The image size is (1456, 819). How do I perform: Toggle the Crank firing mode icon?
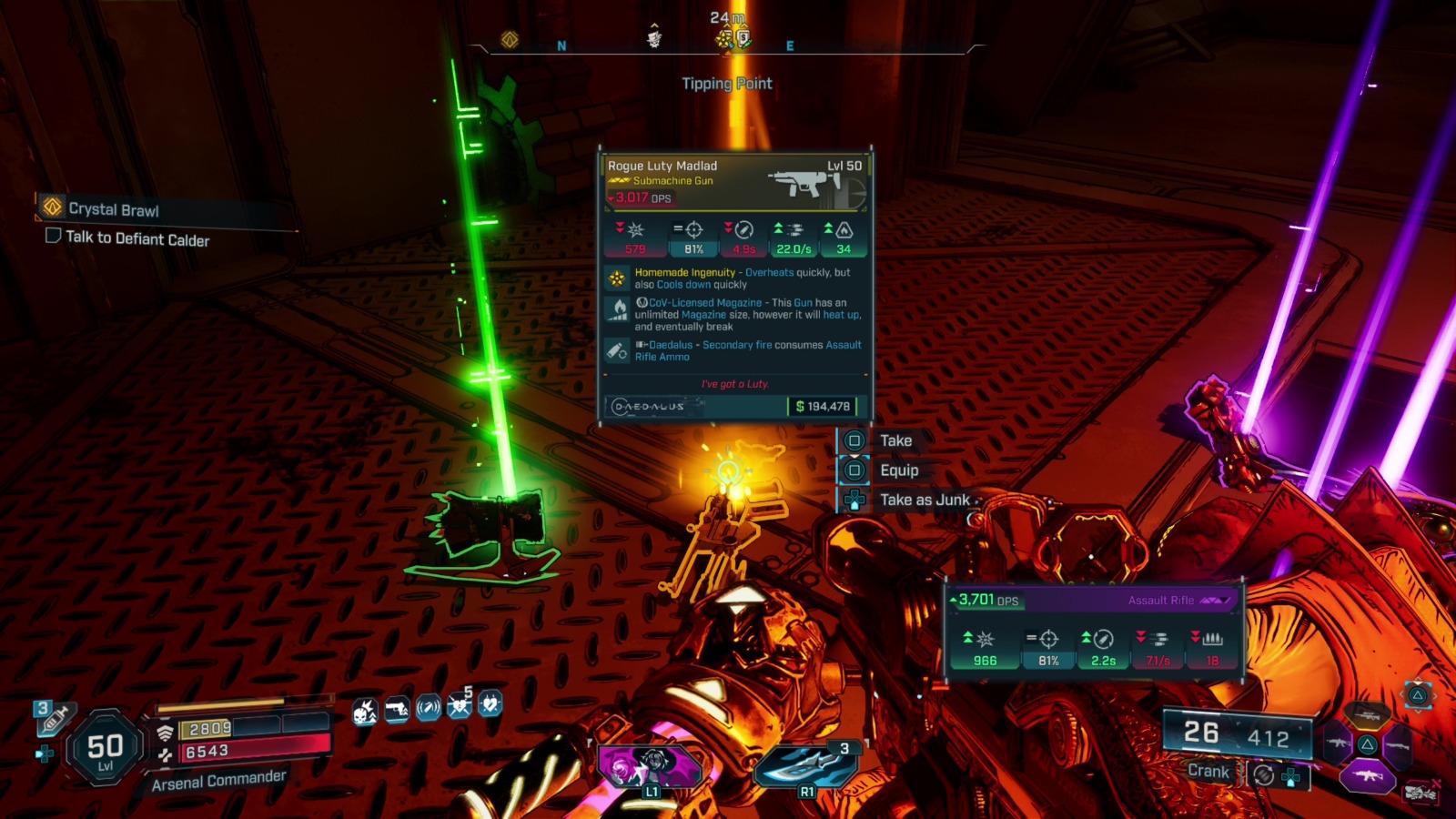1263,774
